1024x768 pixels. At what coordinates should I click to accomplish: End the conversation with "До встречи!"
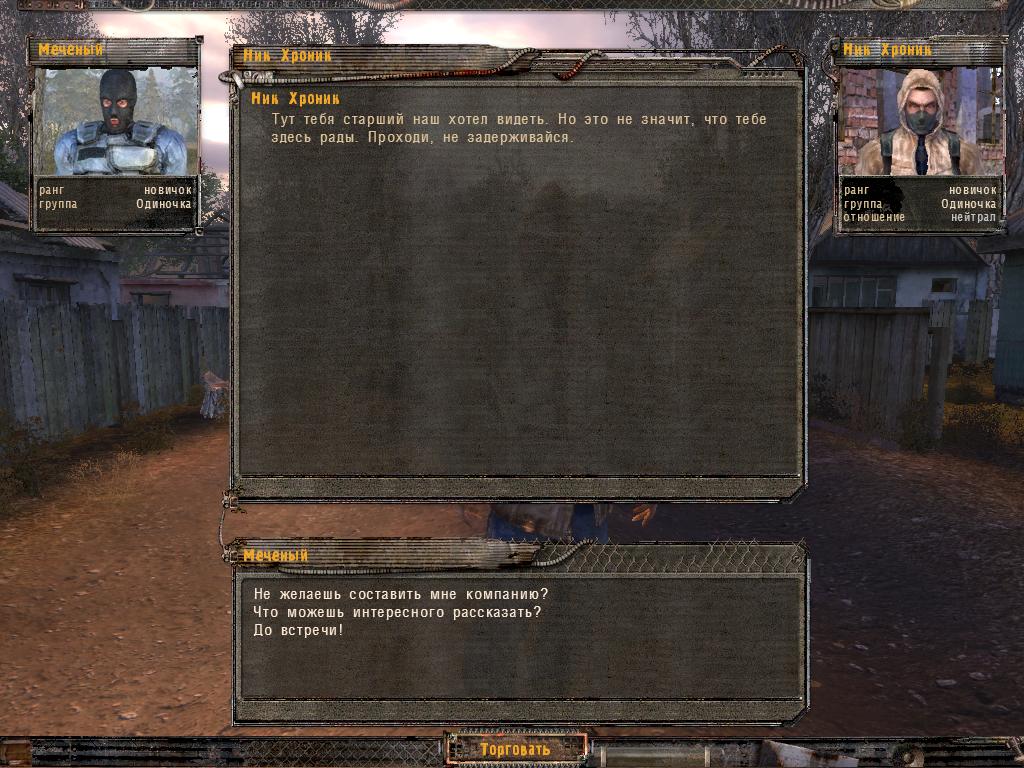click(x=299, y=630)
